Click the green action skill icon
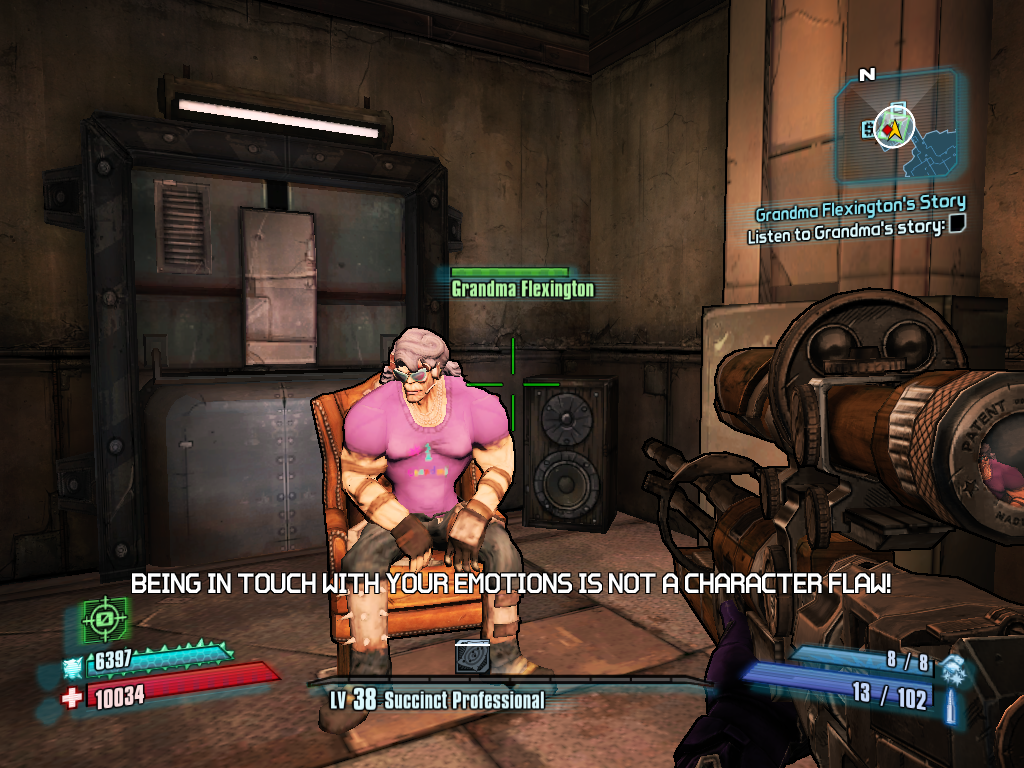This screenshot has width=1024, height=768. click(103, 619)
